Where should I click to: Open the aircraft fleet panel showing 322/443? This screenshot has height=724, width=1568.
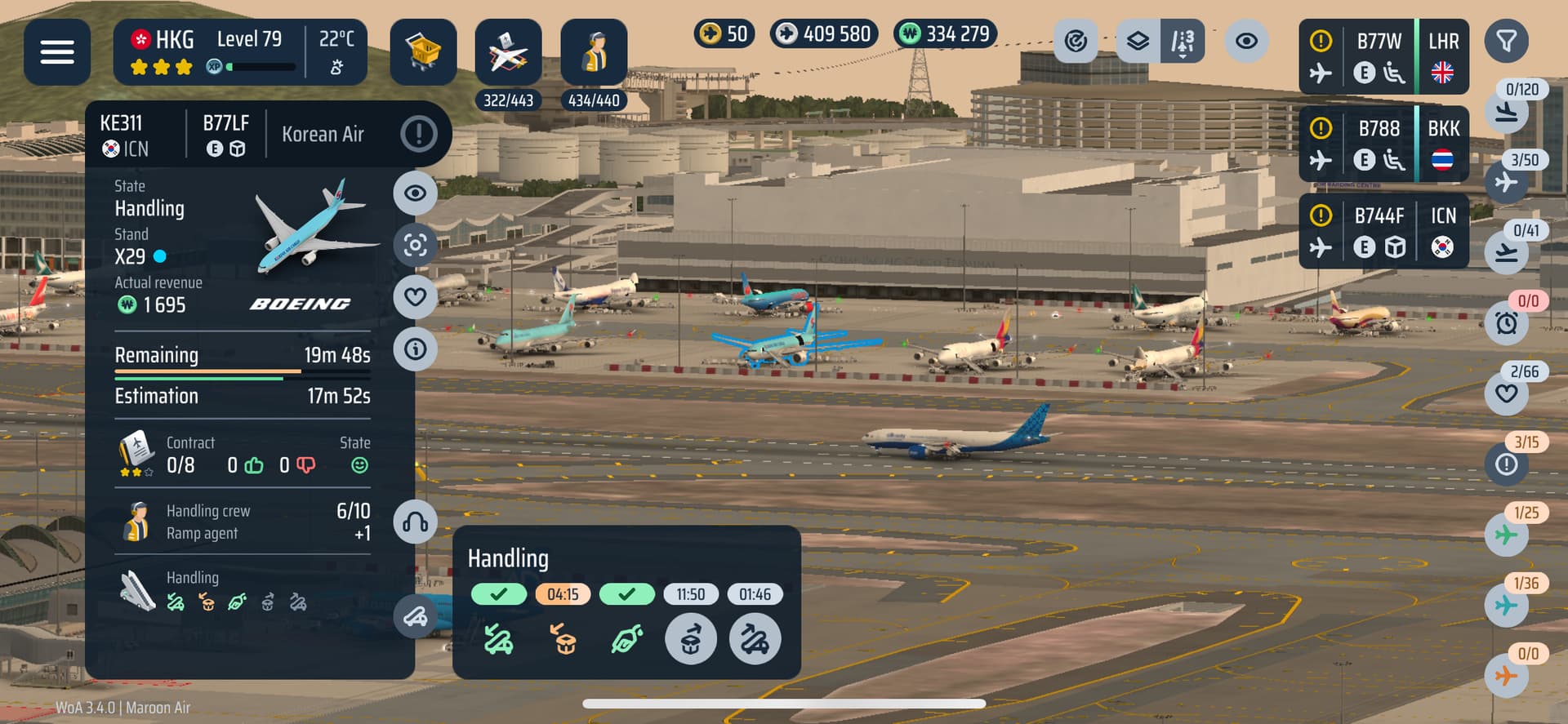click(x=508, y=54)
